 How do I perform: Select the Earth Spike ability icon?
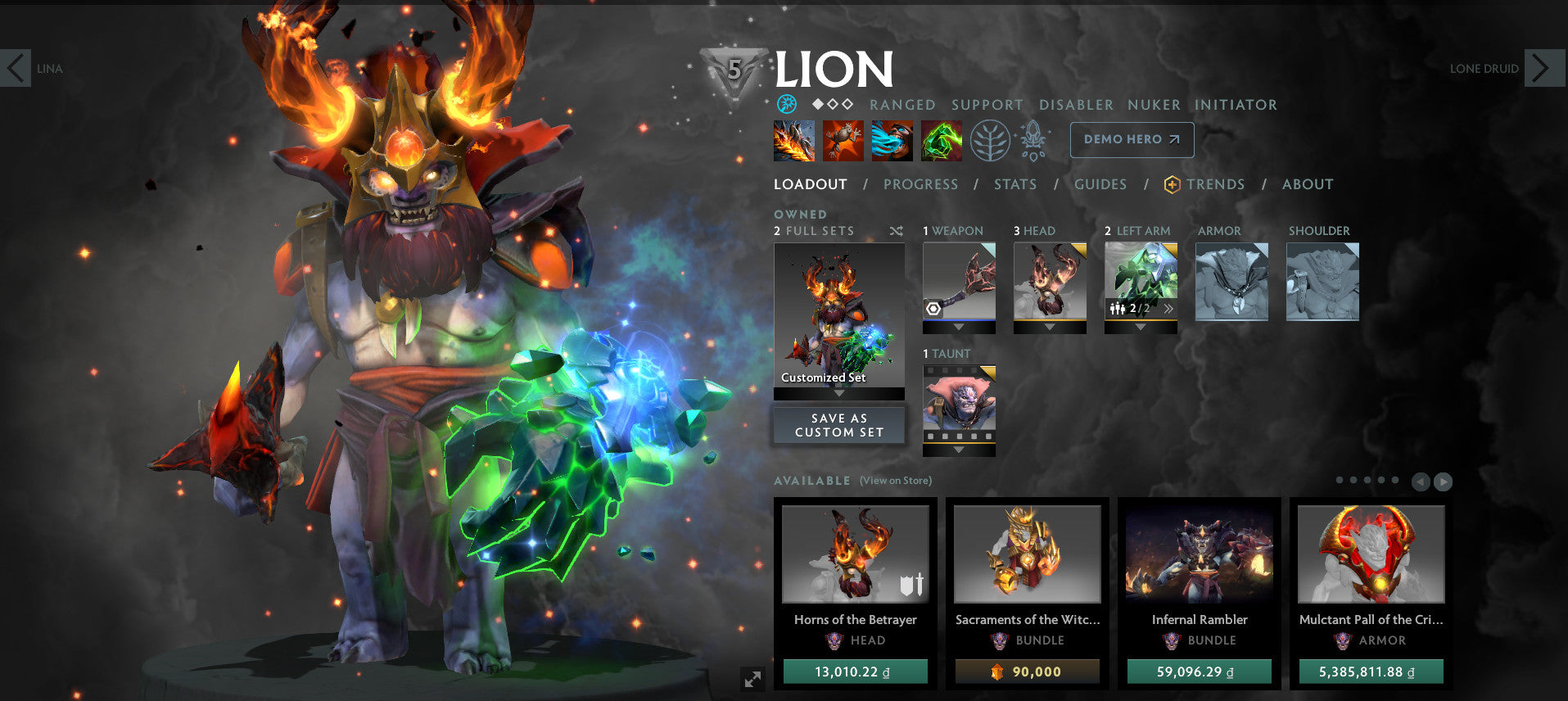794,139
